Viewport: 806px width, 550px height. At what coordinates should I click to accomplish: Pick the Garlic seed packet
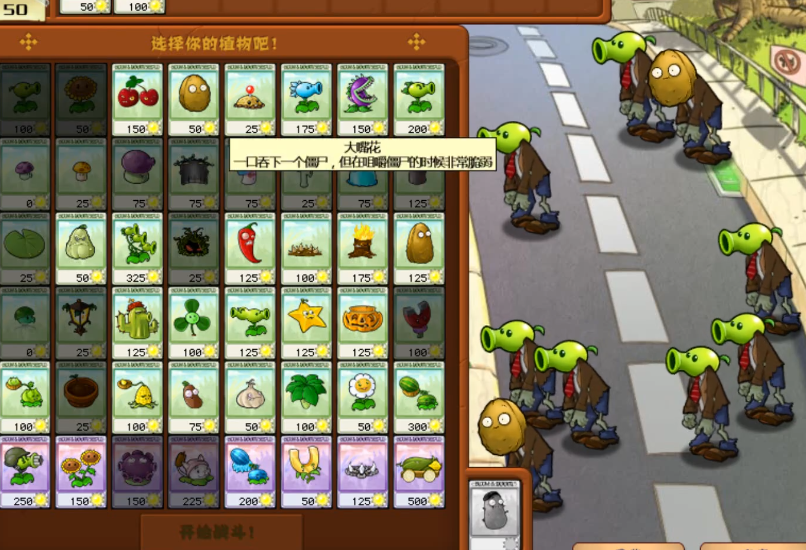pyautogui.click(x=250, y=396)
